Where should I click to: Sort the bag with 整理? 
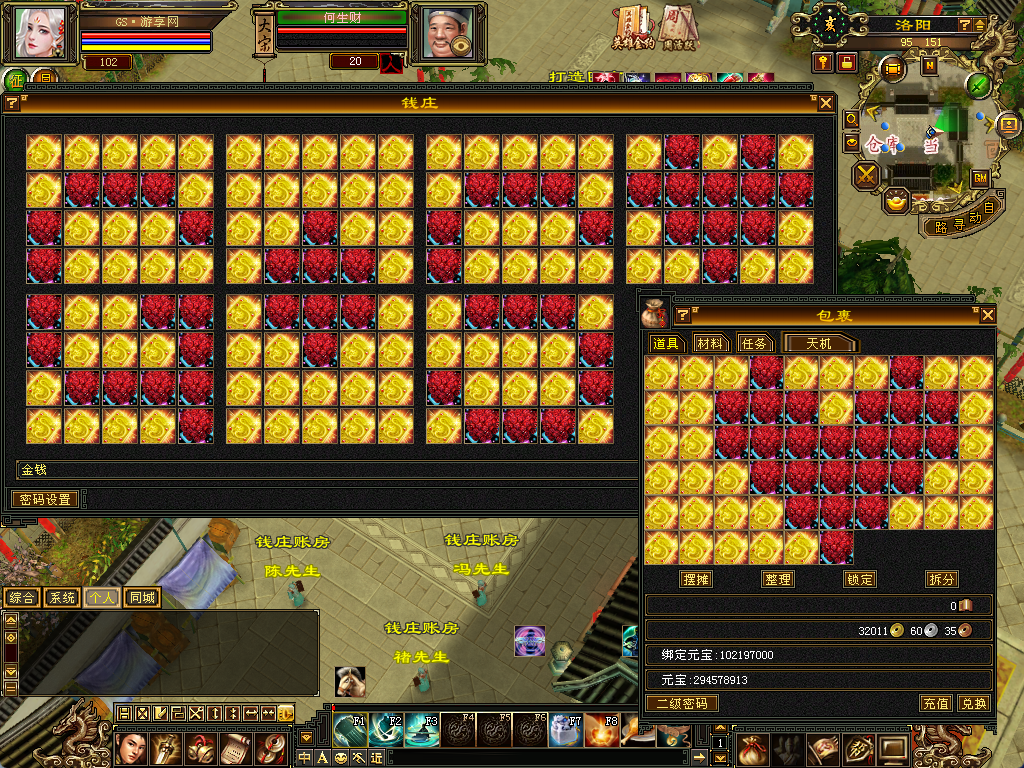point(777,579)
